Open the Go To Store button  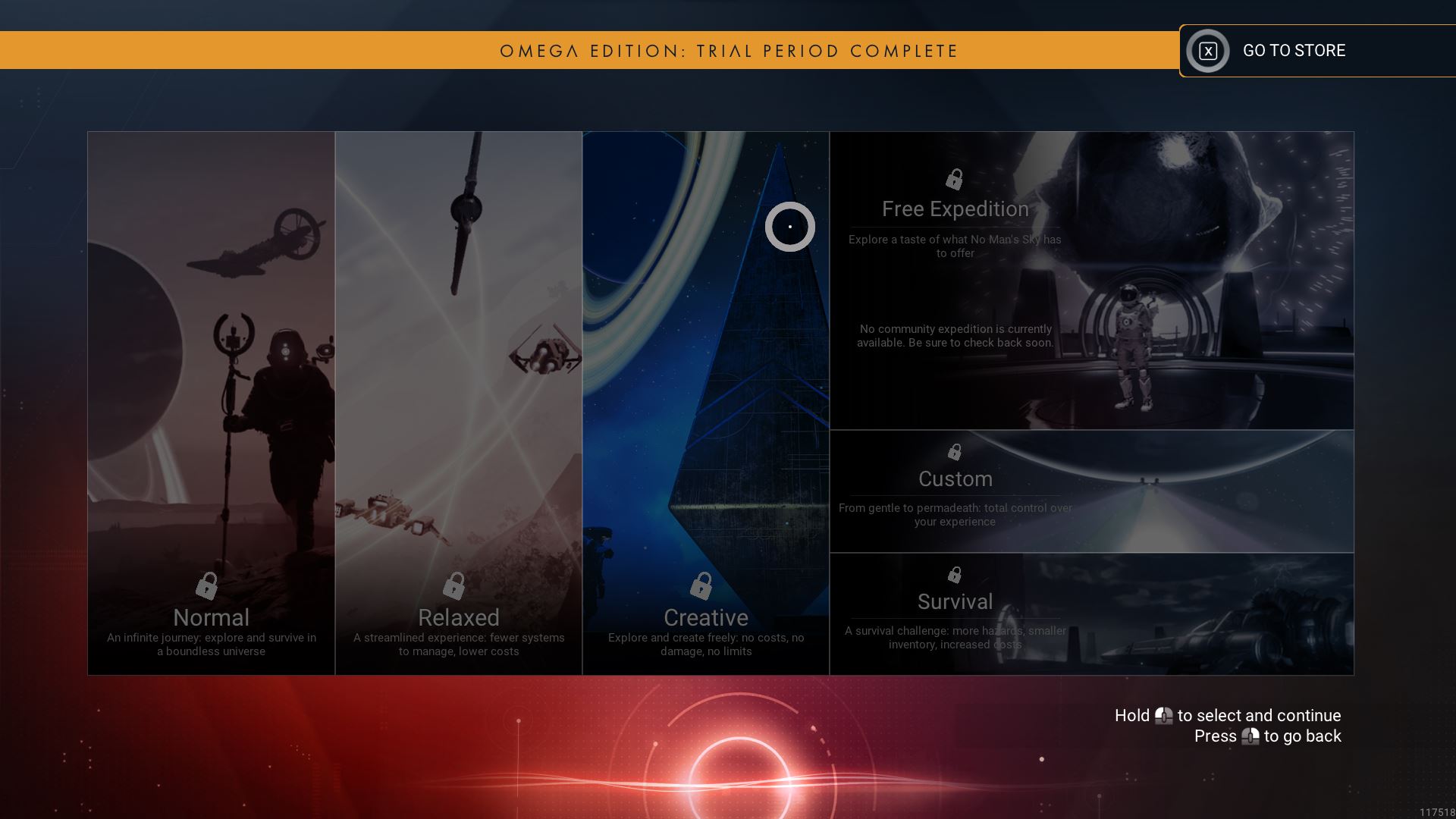[x=1293, y=51]
